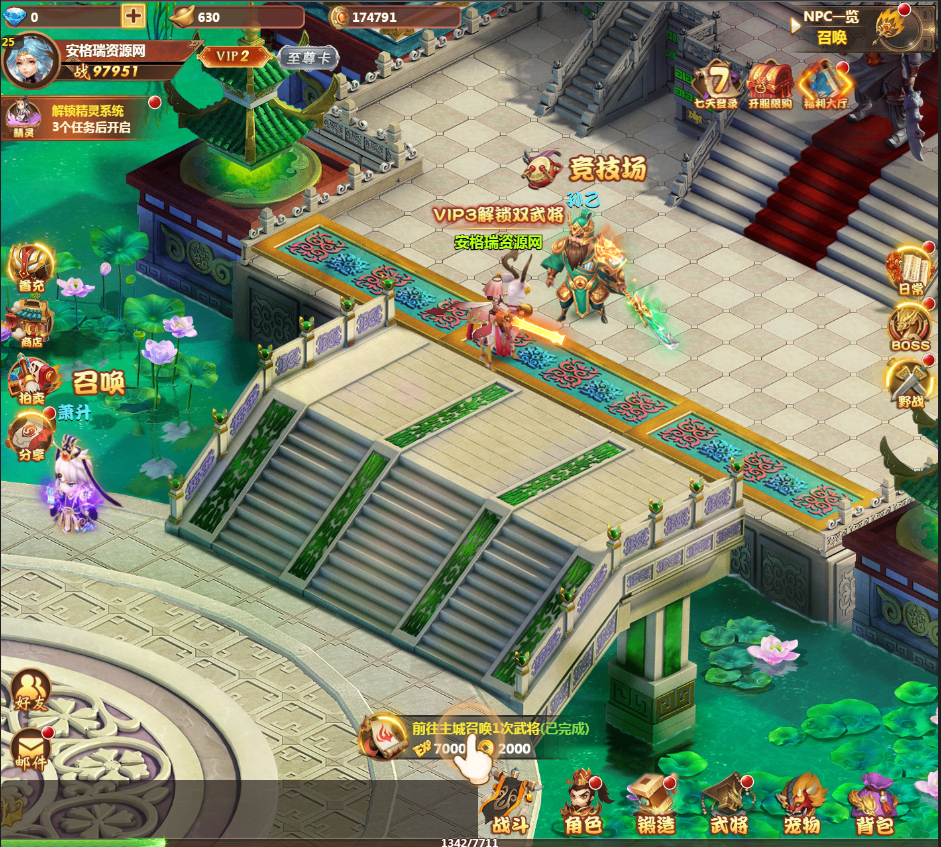
Task: Open the 七天登录 seven-day login icon
Action: 716,82
